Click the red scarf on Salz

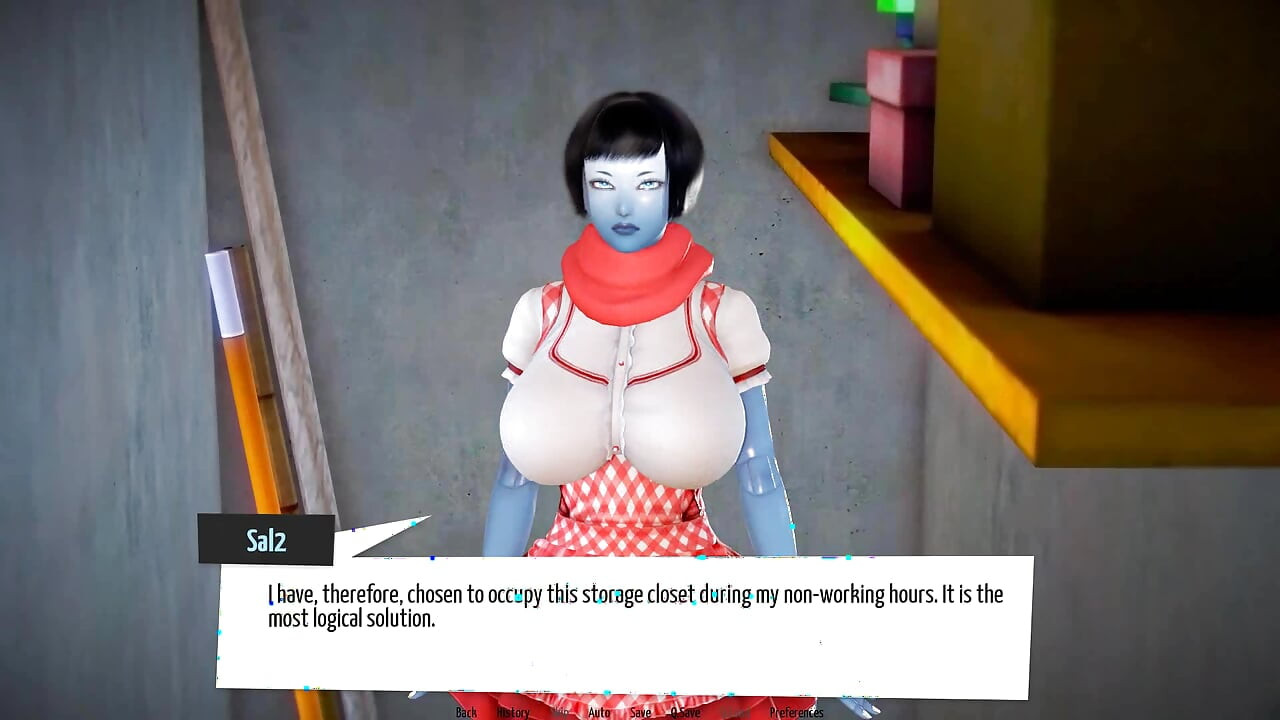630,265
